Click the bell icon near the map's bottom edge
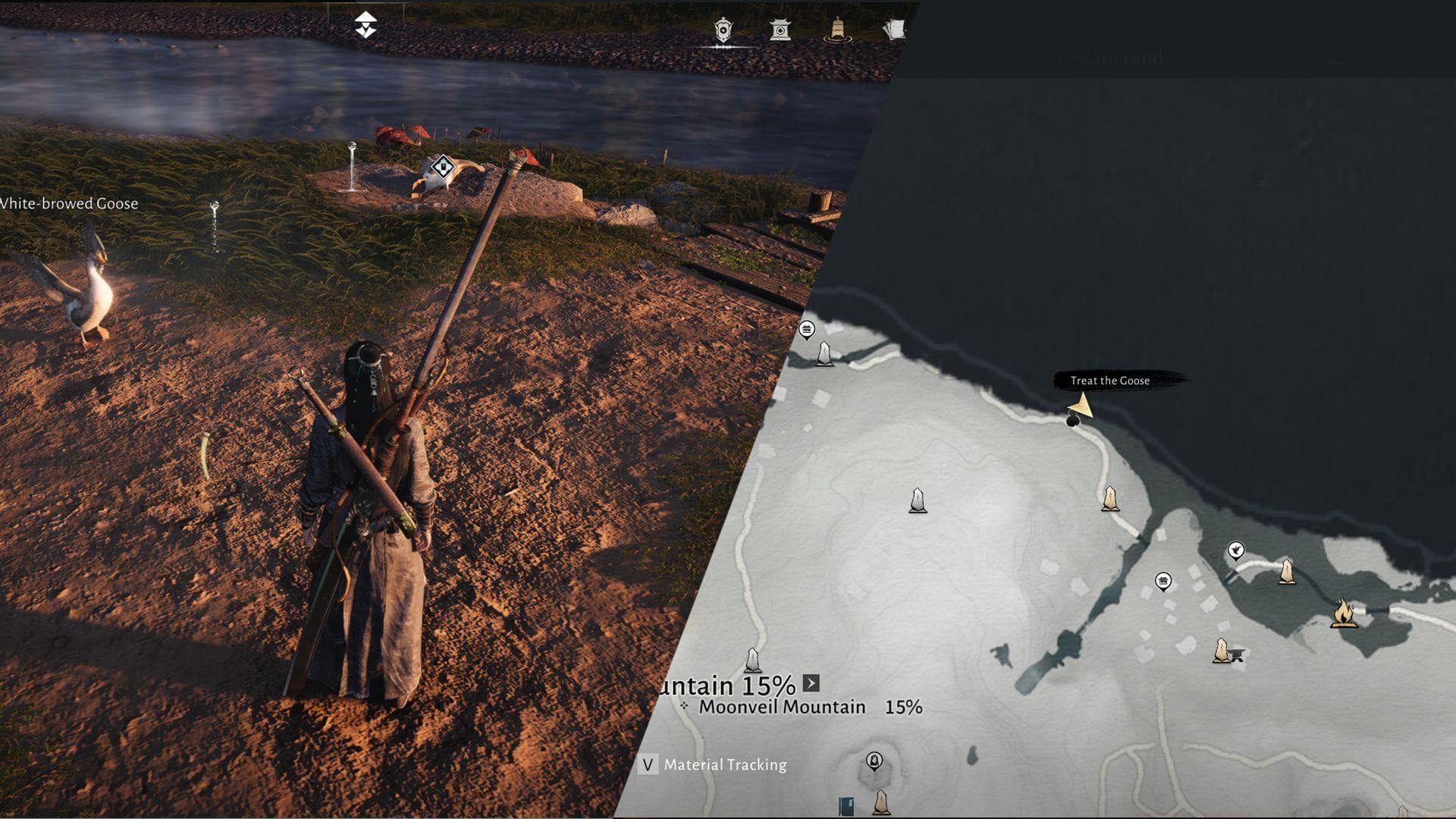The width and height of the screenshot is (1456, 819). [874, 761]
